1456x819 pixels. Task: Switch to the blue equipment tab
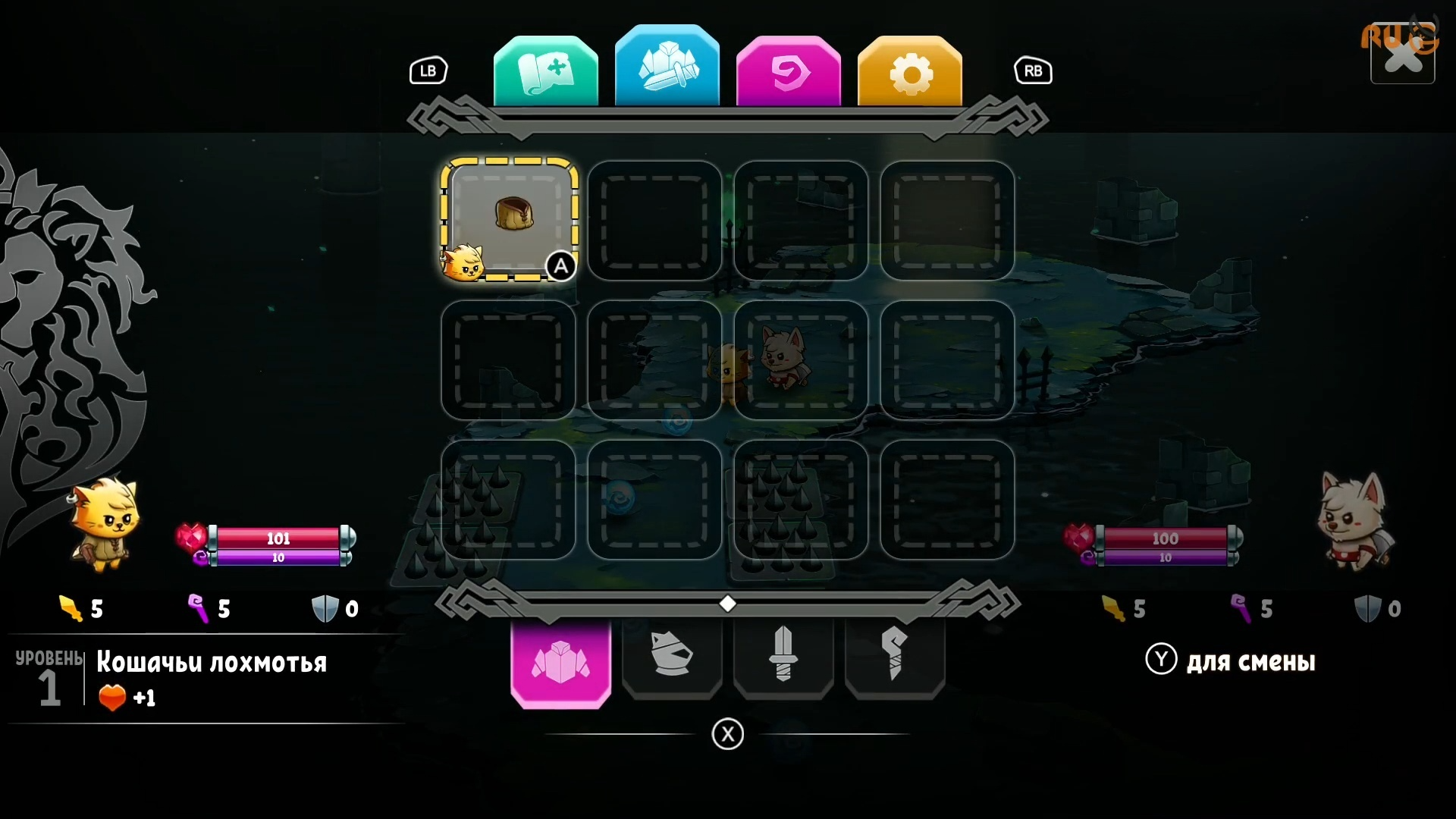coord(667,68)
